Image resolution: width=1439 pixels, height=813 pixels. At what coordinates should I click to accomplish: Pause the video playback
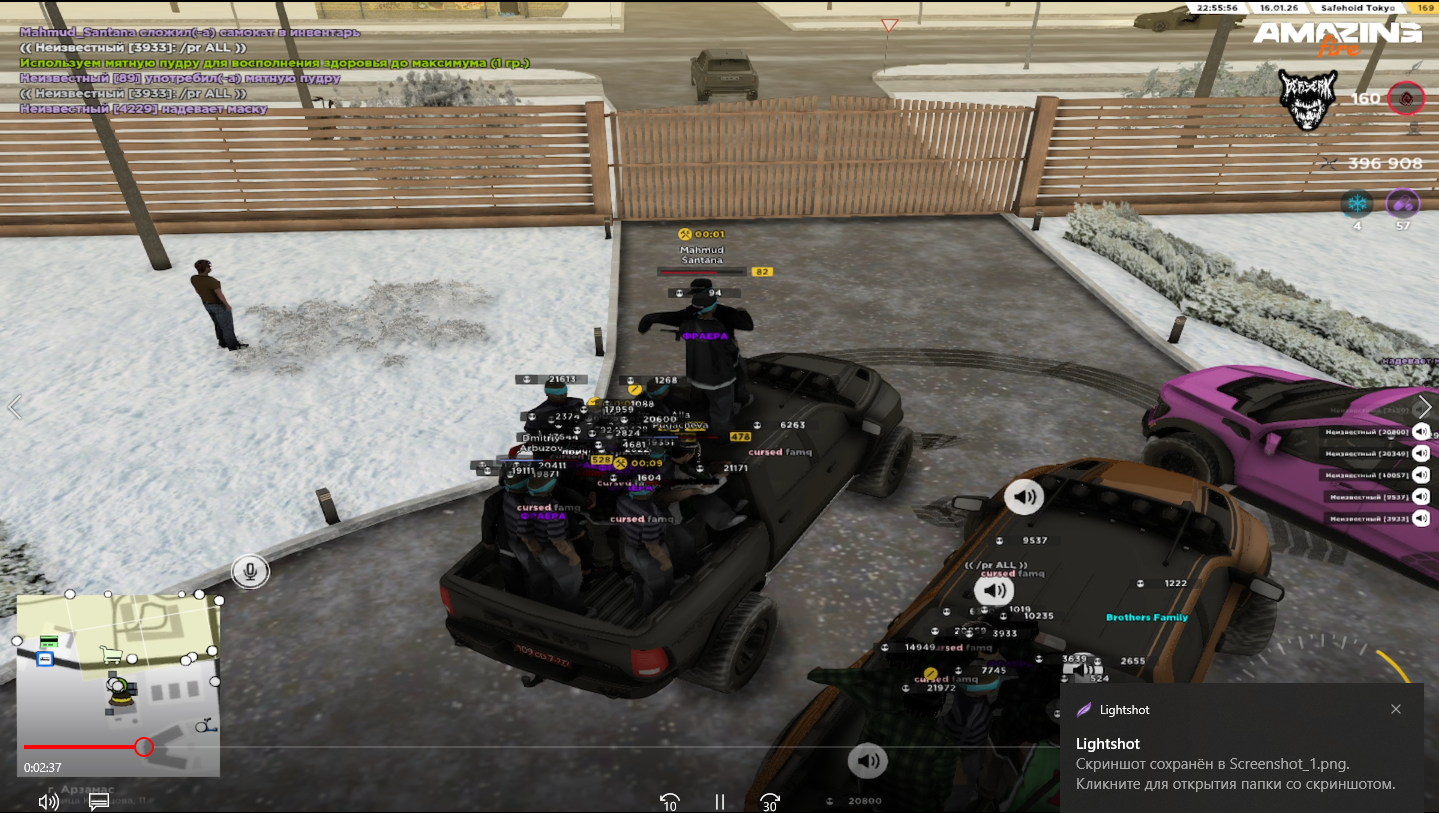point(719,801)
